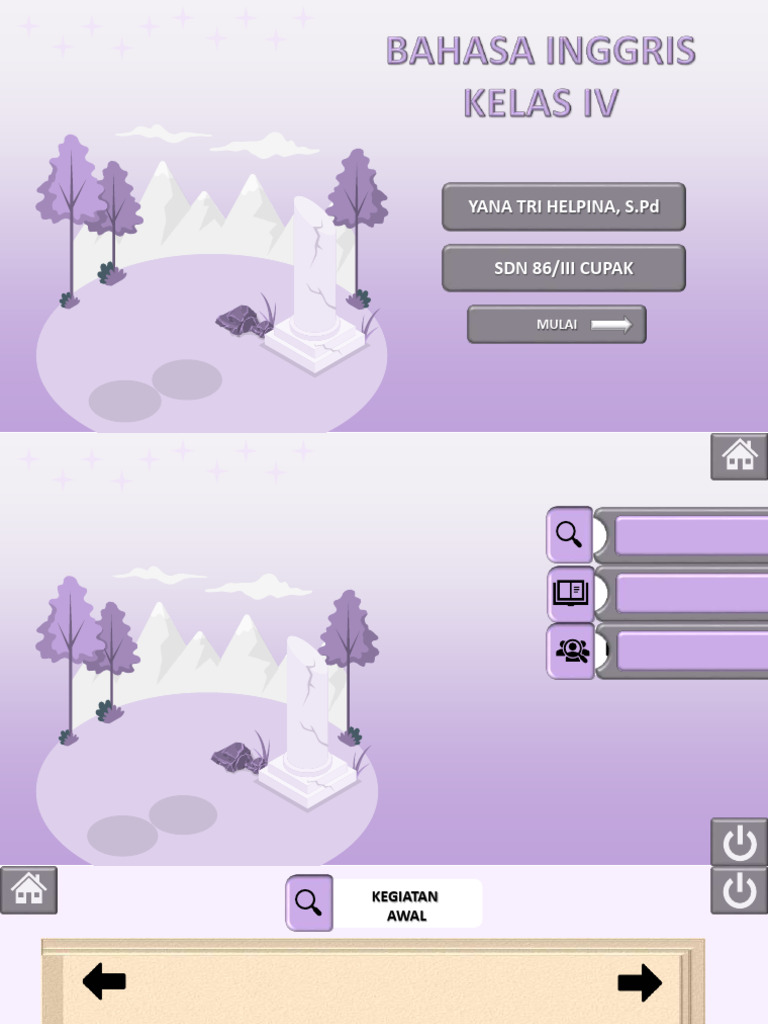This screenshot has width=768, height=1024.
Task: Select the KEGIATAN AWAL label
Action: click(x=405, y=905)
